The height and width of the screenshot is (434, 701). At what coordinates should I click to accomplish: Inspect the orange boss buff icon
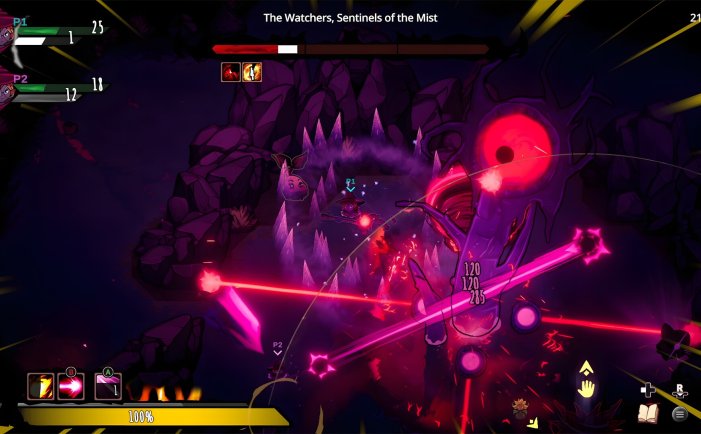pyautogui.click(x=252, y=72)
